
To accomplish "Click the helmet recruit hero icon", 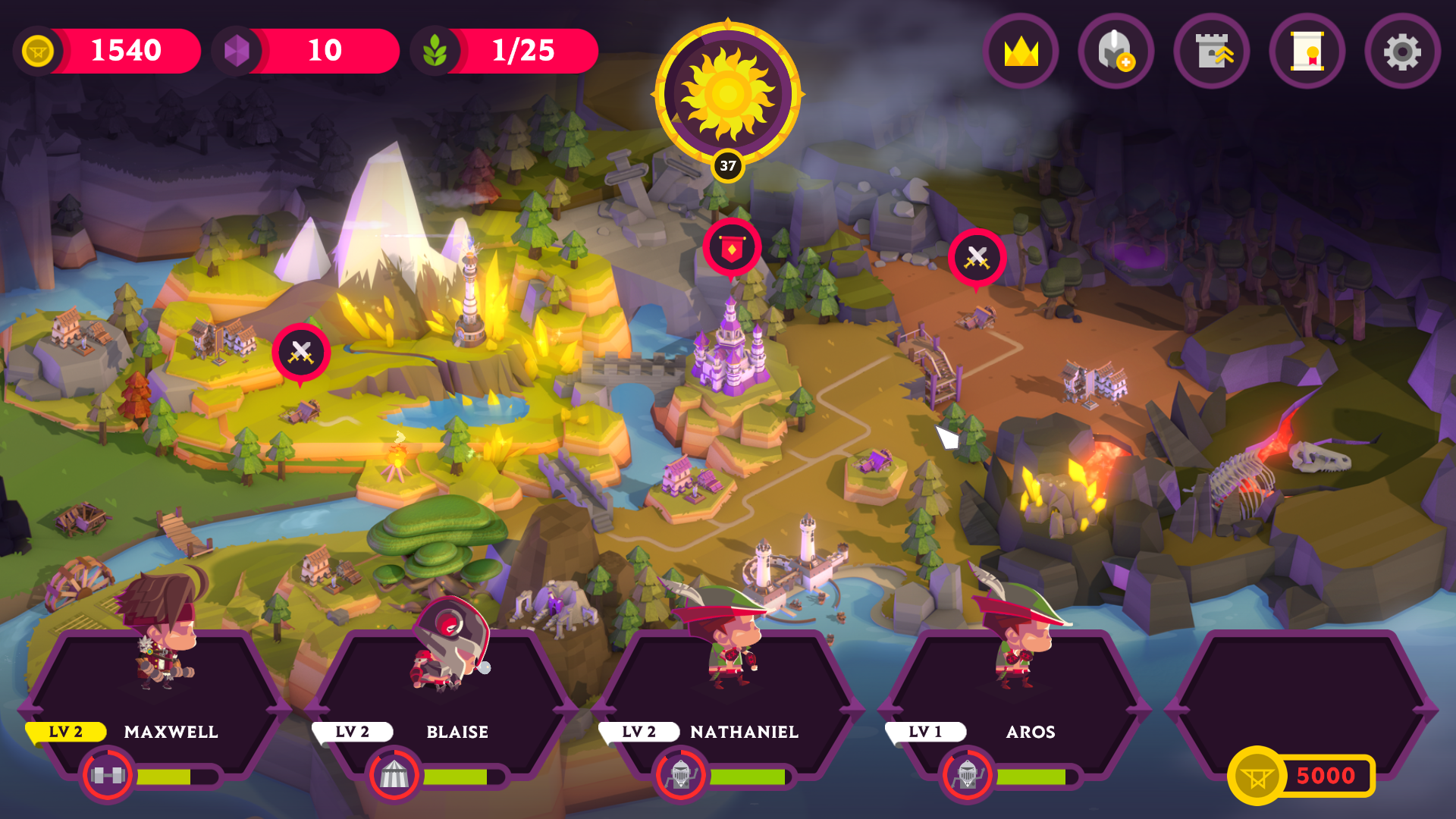I will (1116, 52).
